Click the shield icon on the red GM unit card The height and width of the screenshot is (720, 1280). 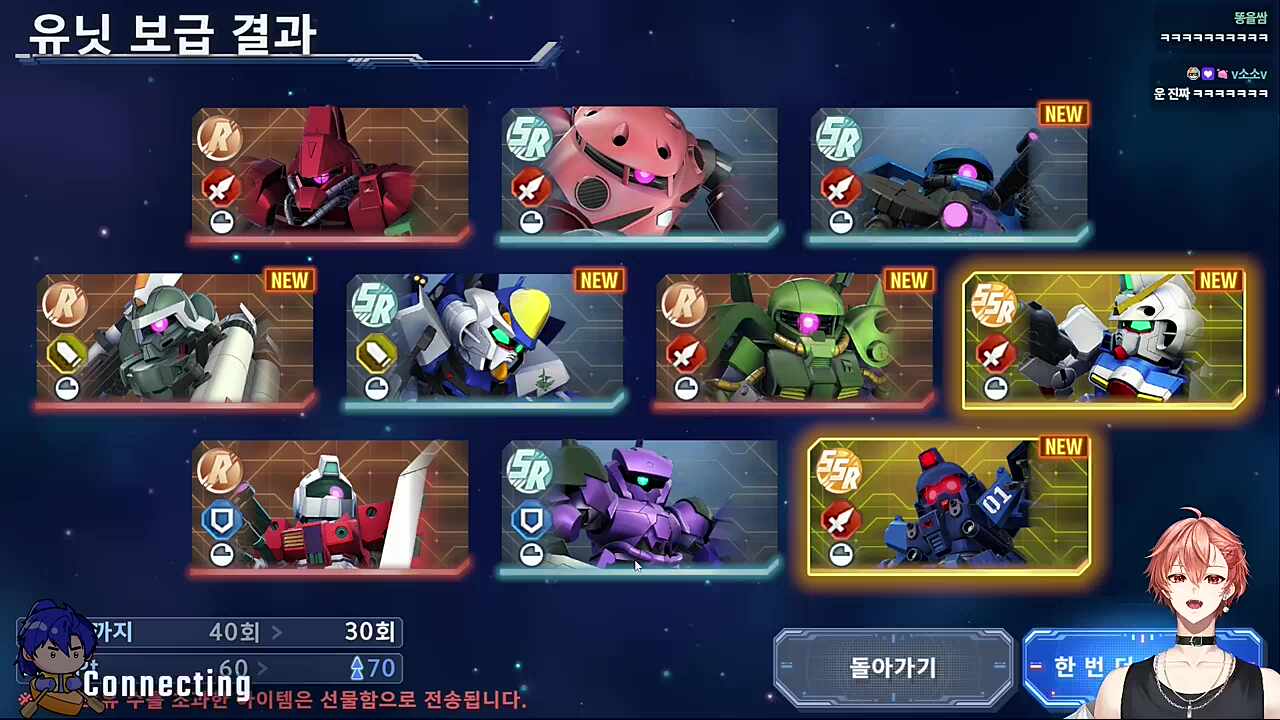point(221,520)
